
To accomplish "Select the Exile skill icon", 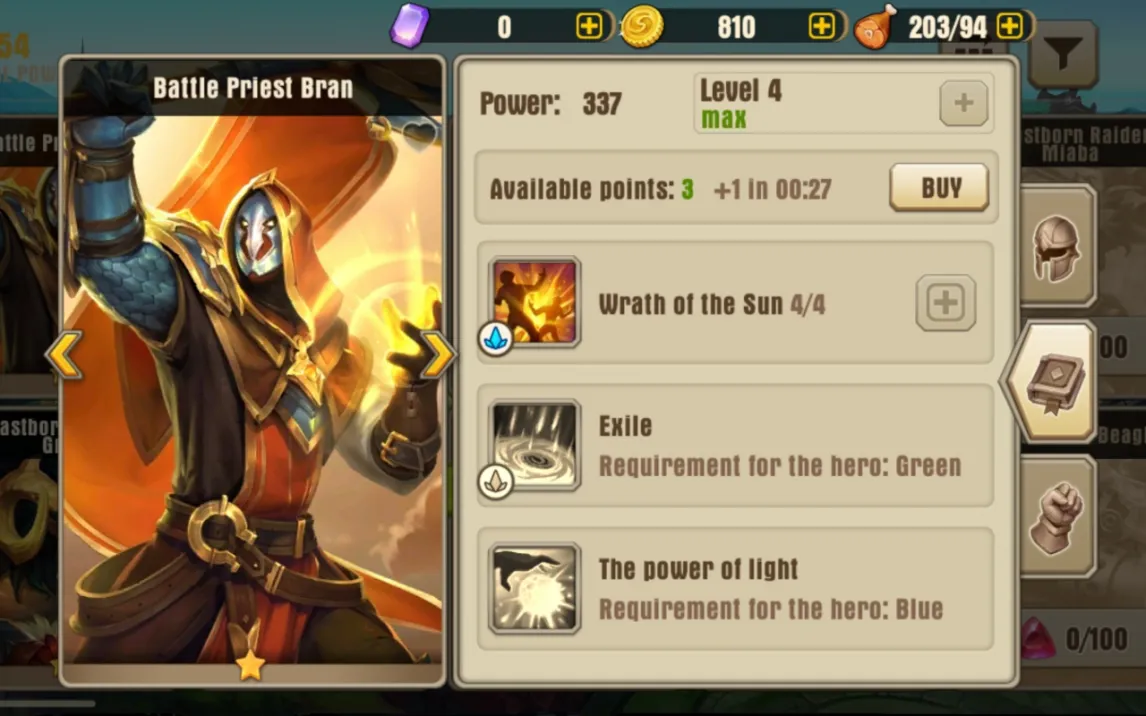I will click(535, 446).
